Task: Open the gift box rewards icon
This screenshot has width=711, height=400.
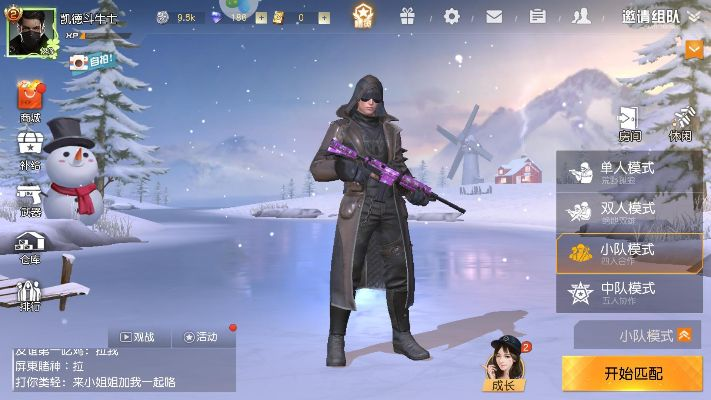Action: 407,16
